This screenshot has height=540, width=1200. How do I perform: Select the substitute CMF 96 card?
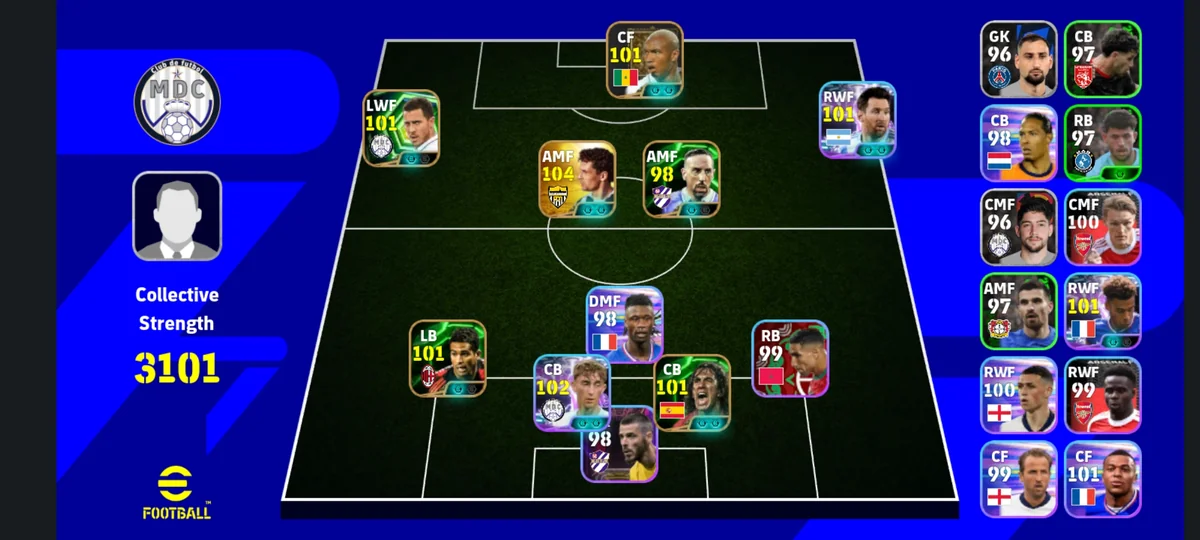point(1018,227)
